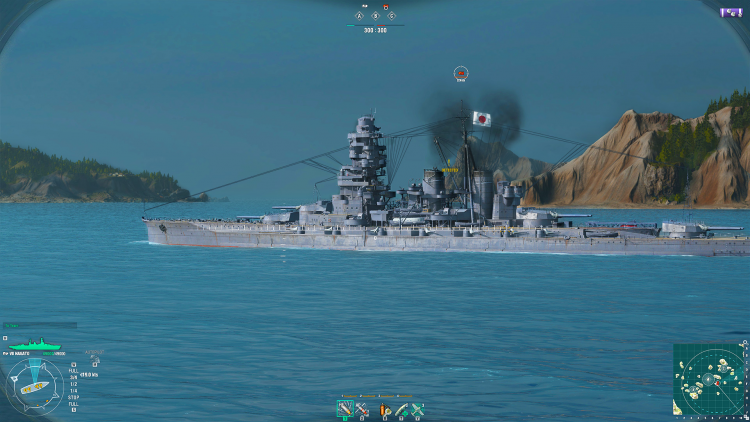This screenshot has height=422, width=750.
Task: Launch the spotting aircraft consumable
Action: 419,408
